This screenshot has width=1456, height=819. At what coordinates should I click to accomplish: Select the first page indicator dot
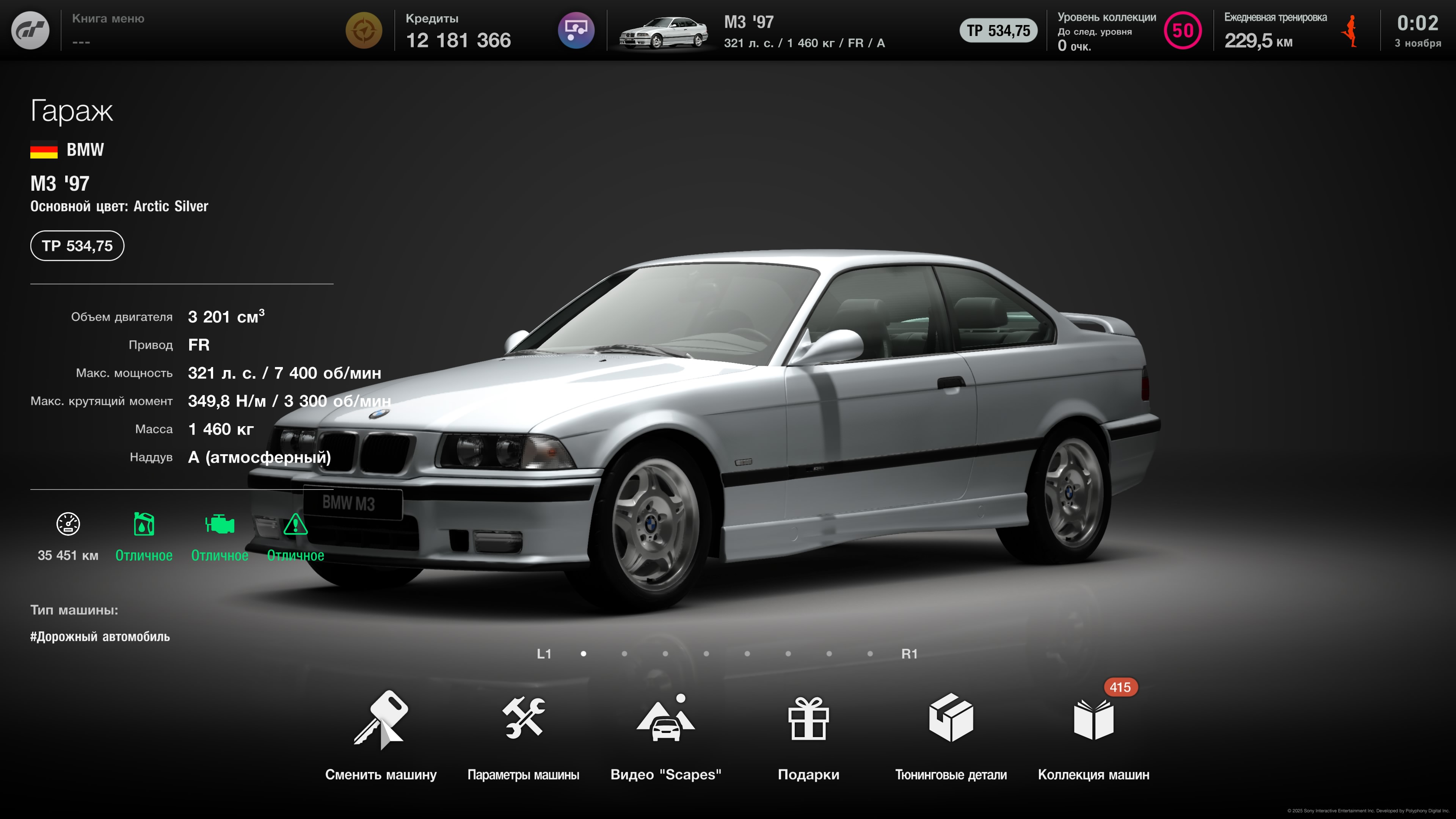(x=583, y=654)
